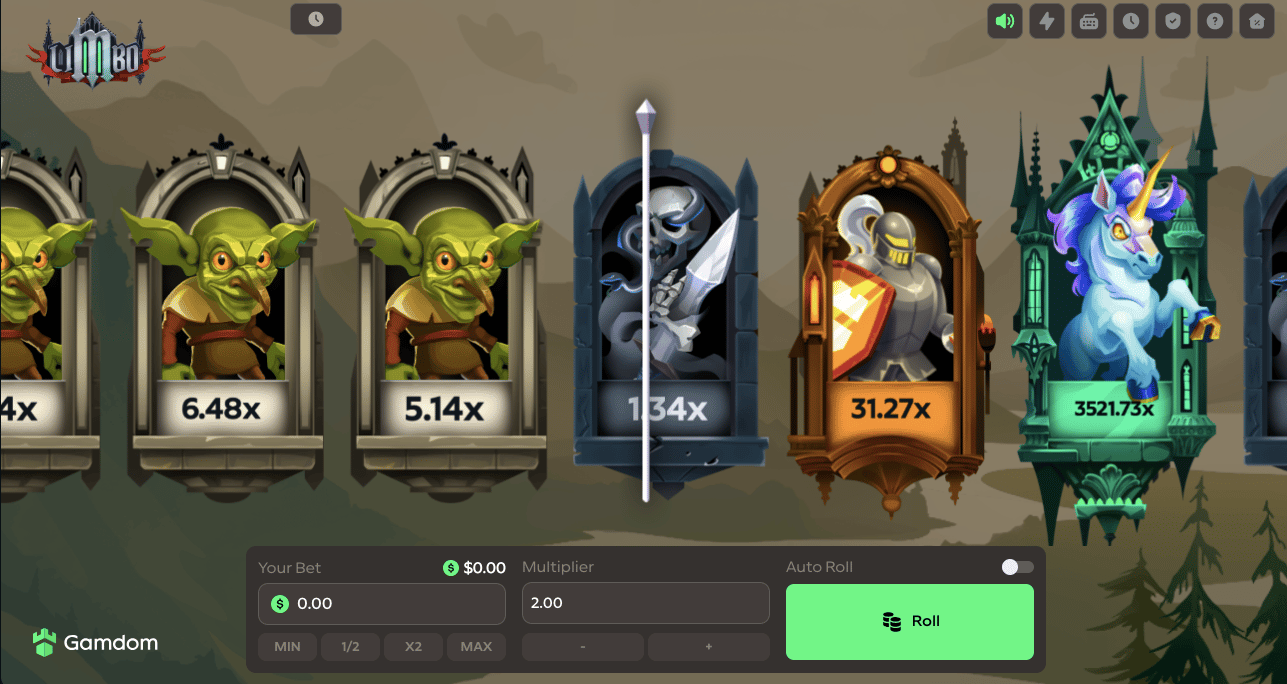Open the keyboard hotkeys icon
Viewport: 1287px width, 684px height.
tap(1089, 21)
